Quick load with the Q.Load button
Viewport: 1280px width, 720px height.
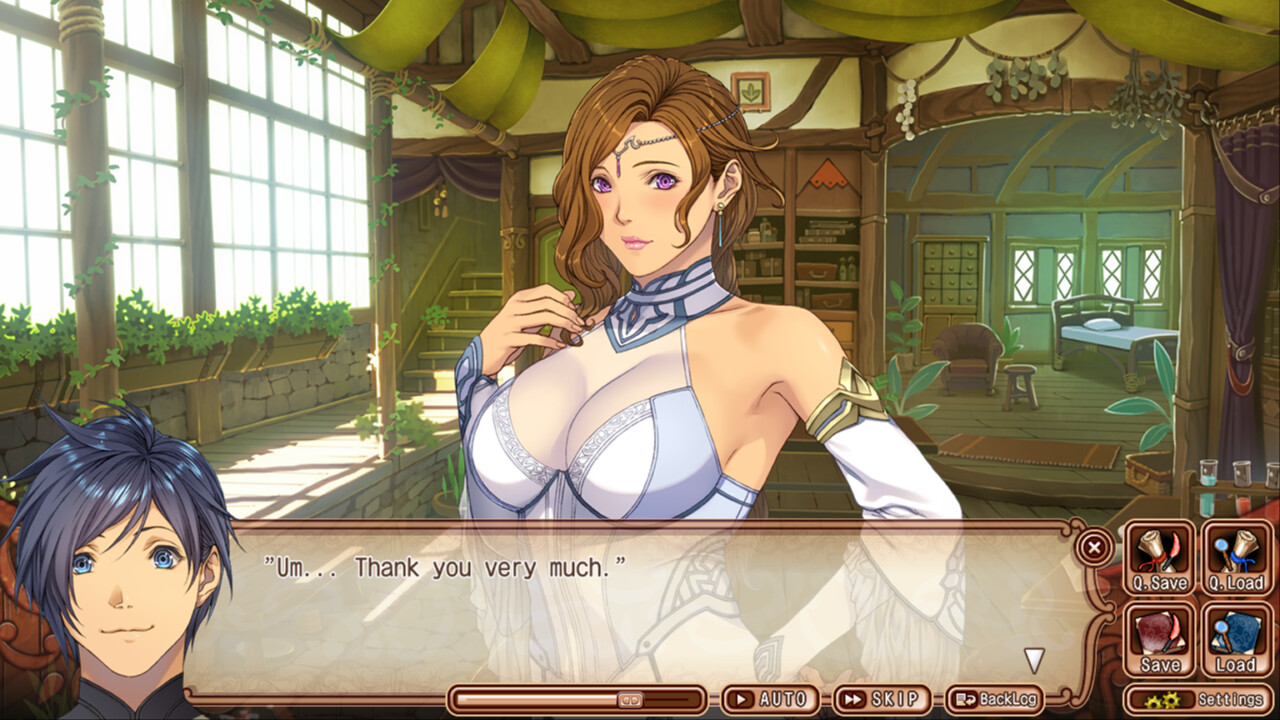[x=1236, y=558]
